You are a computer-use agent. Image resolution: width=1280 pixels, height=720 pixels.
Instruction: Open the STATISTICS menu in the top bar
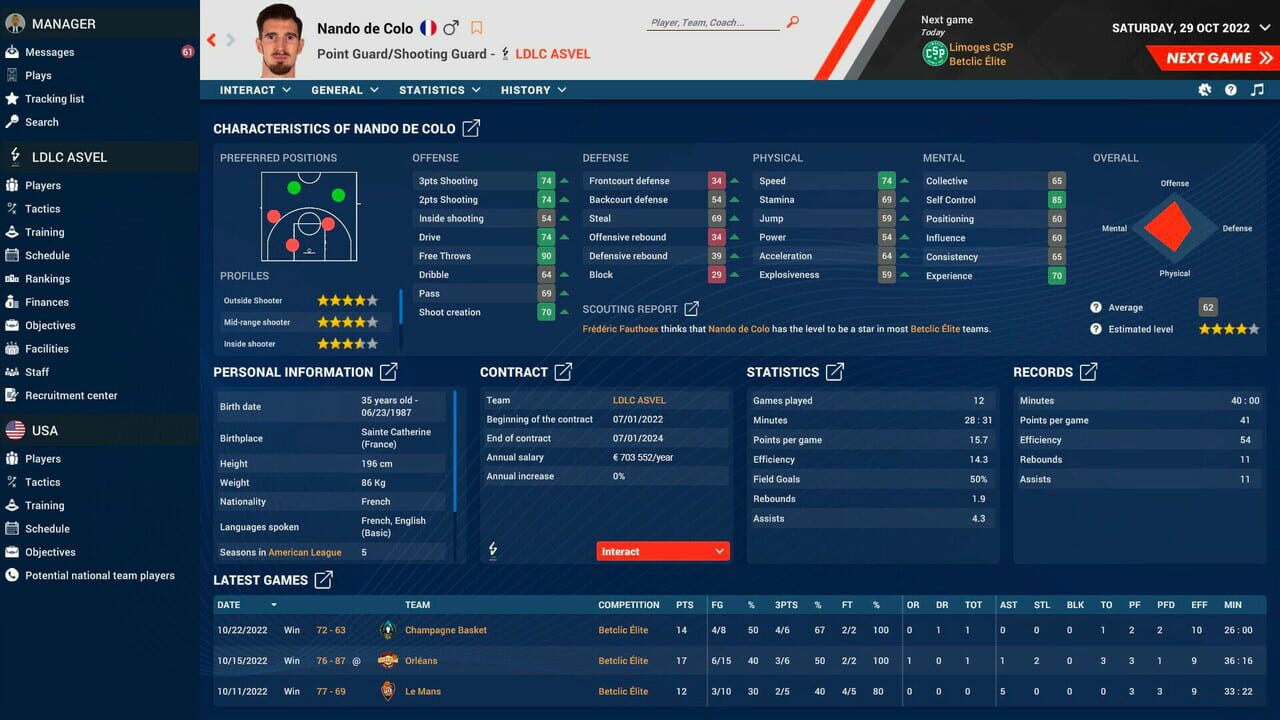[438, 90]
